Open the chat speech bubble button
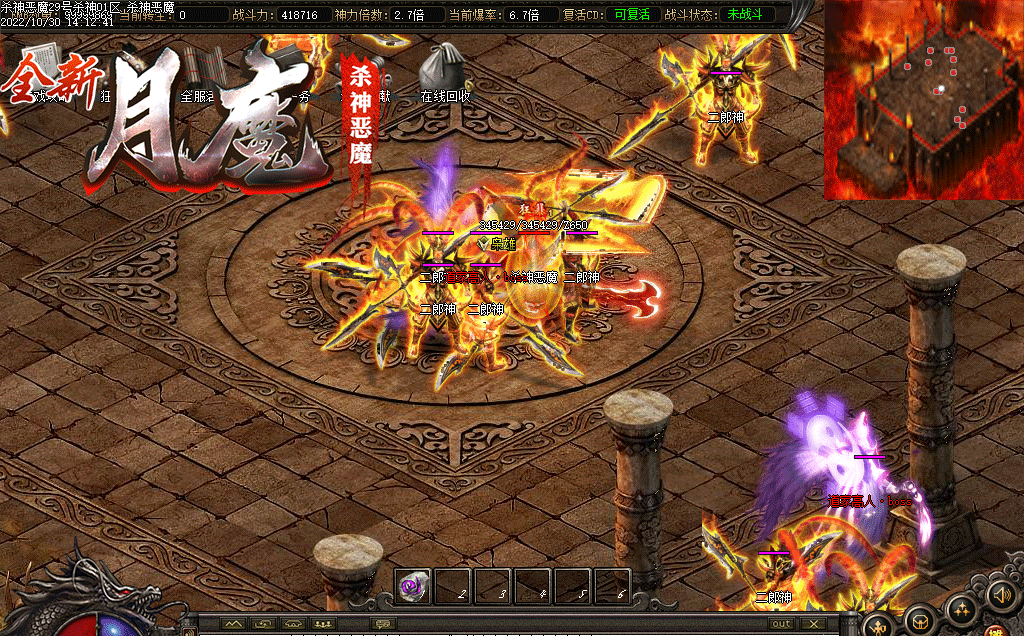The width and height of the screenshot is (1024, 636). pos(383,624)
